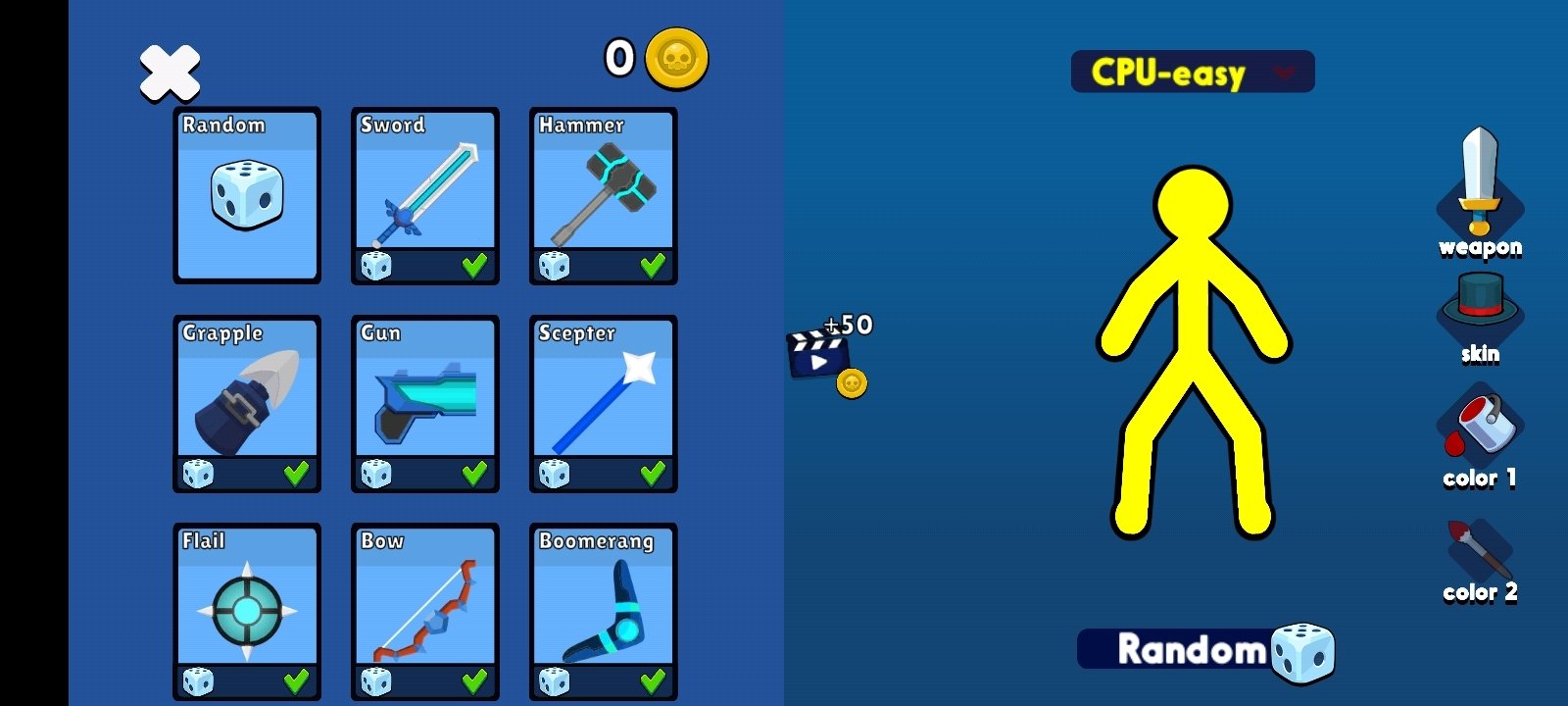Toggle the green checkmark on the Gun card
Image resolution: width=1568 pixels, height=706 pixels.
[x=475, y=474]
